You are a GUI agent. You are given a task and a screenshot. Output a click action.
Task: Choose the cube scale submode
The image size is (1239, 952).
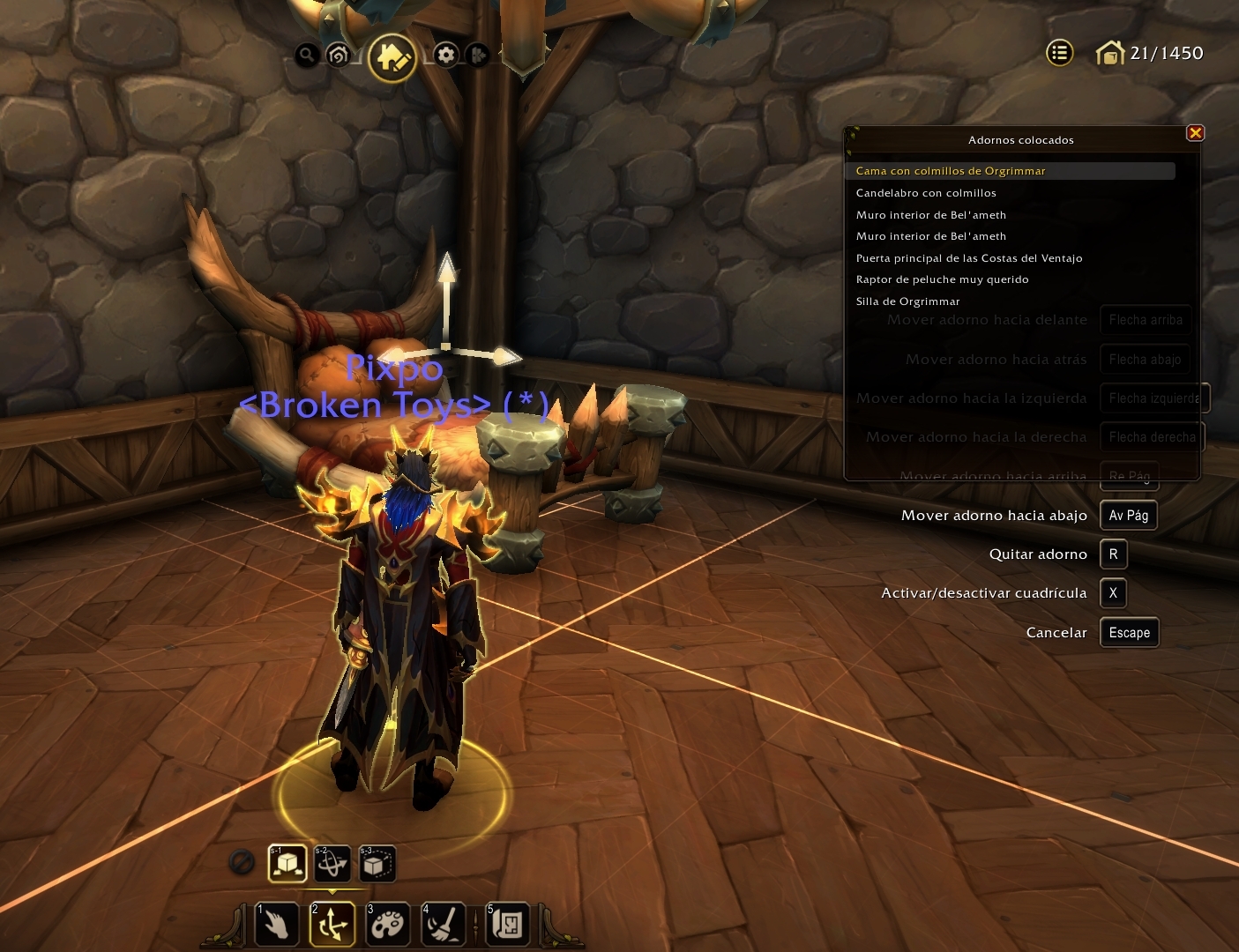[377, 864]
